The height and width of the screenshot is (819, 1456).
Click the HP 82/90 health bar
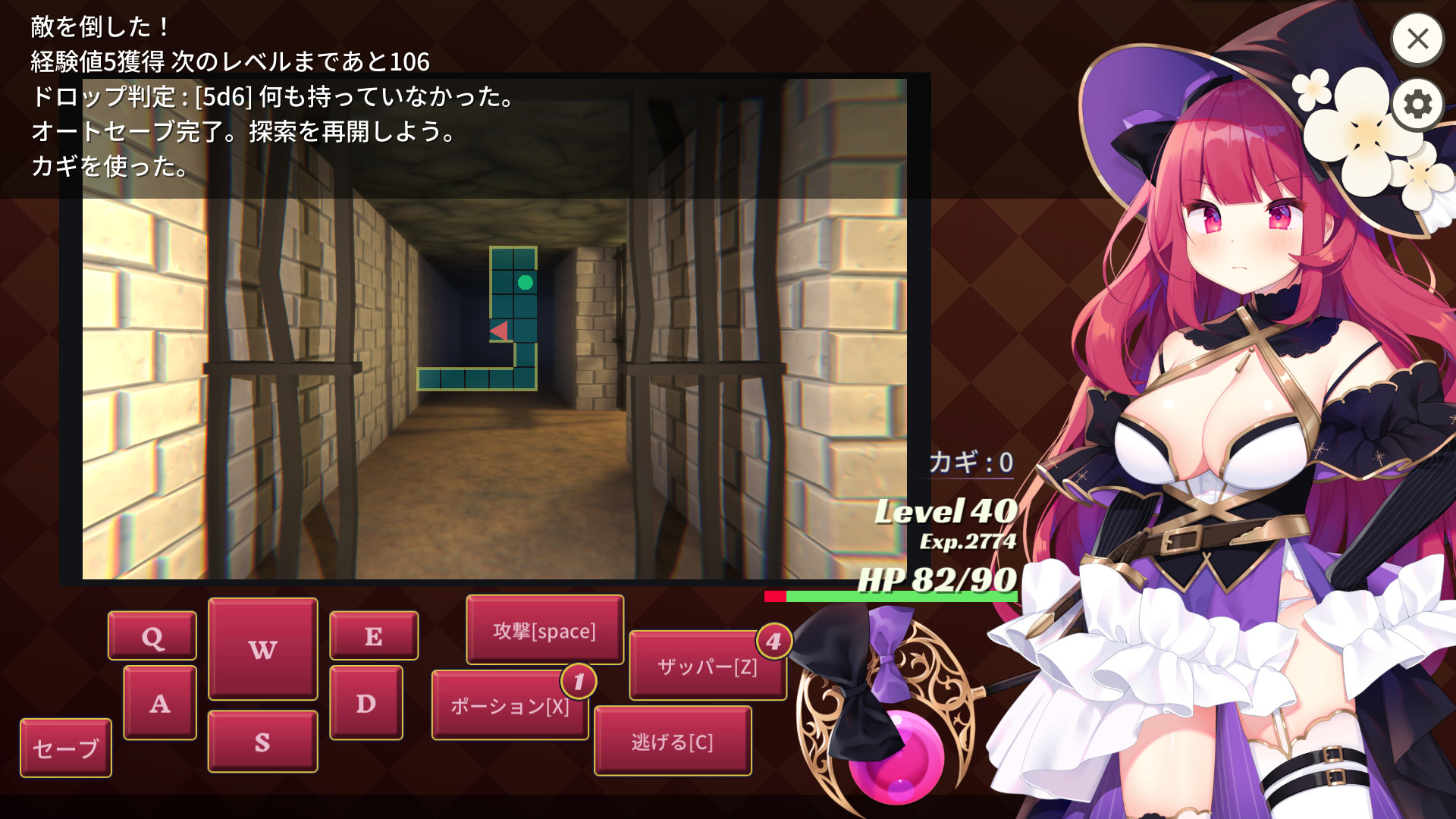click(x=891, y=596)
